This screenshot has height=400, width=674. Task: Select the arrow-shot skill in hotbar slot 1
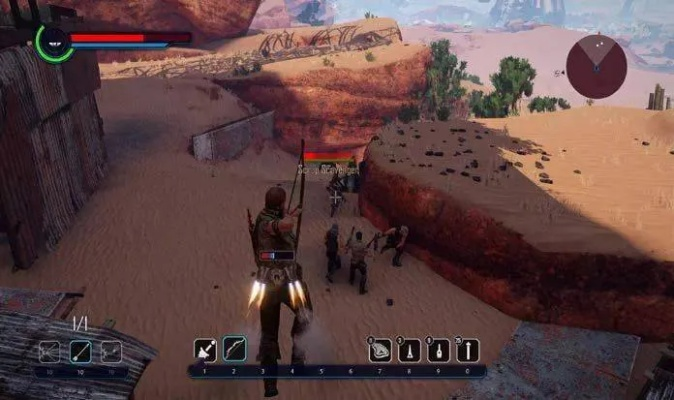(205, 350)
